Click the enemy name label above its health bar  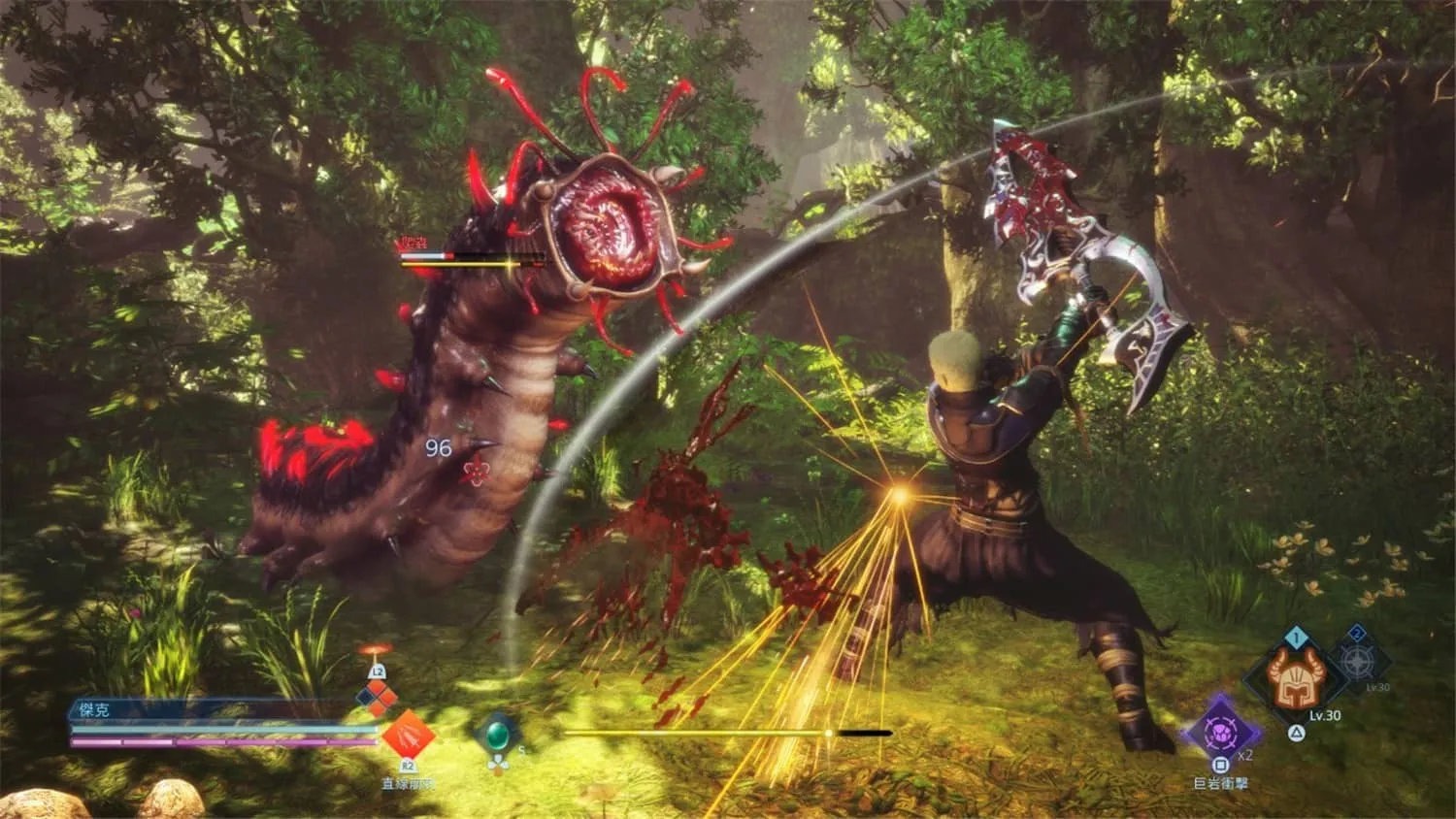413,241
